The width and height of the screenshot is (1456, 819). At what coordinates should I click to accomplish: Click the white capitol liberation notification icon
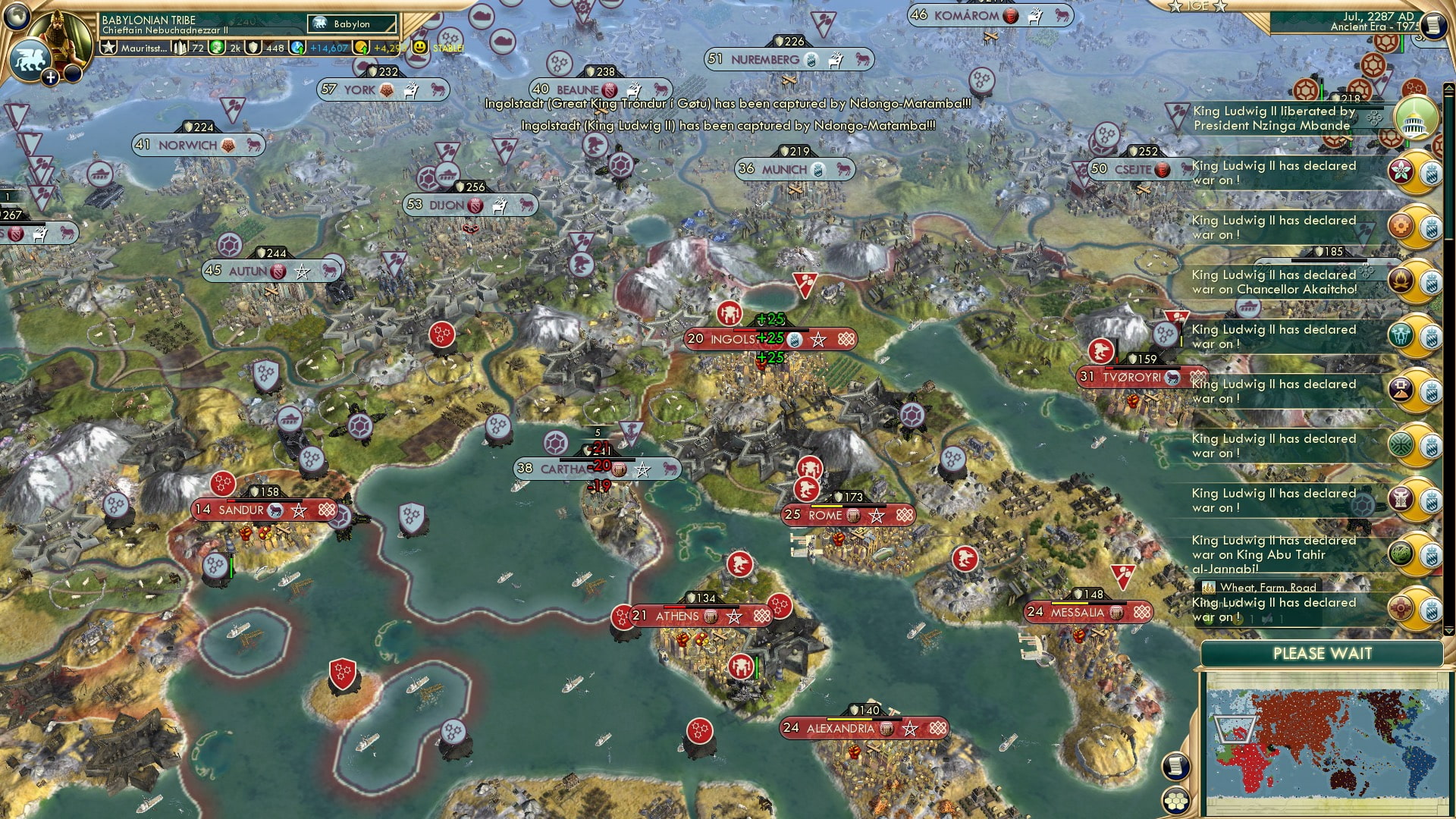point(1414,118)
